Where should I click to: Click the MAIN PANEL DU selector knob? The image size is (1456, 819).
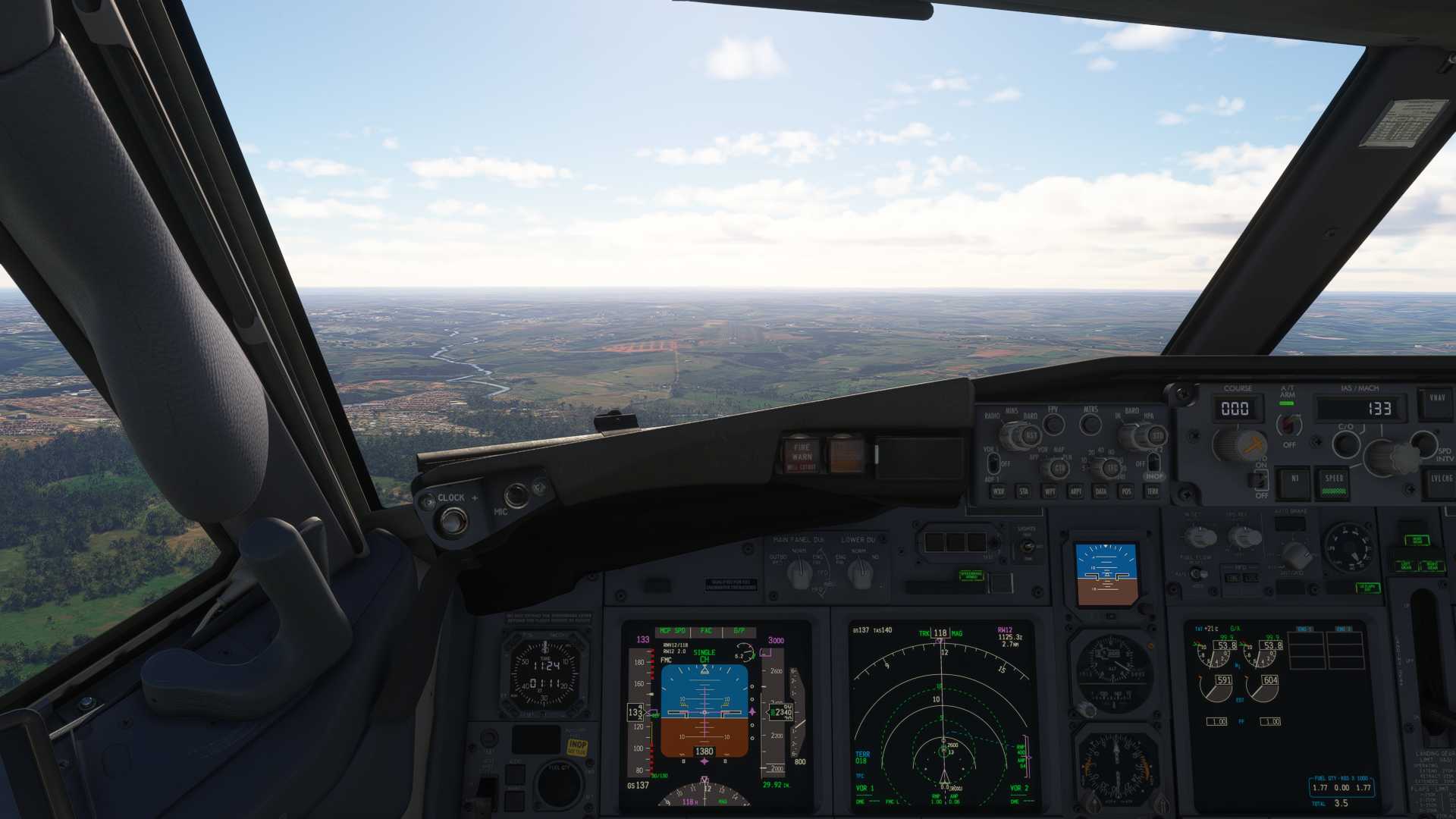(x=799, y=573)
